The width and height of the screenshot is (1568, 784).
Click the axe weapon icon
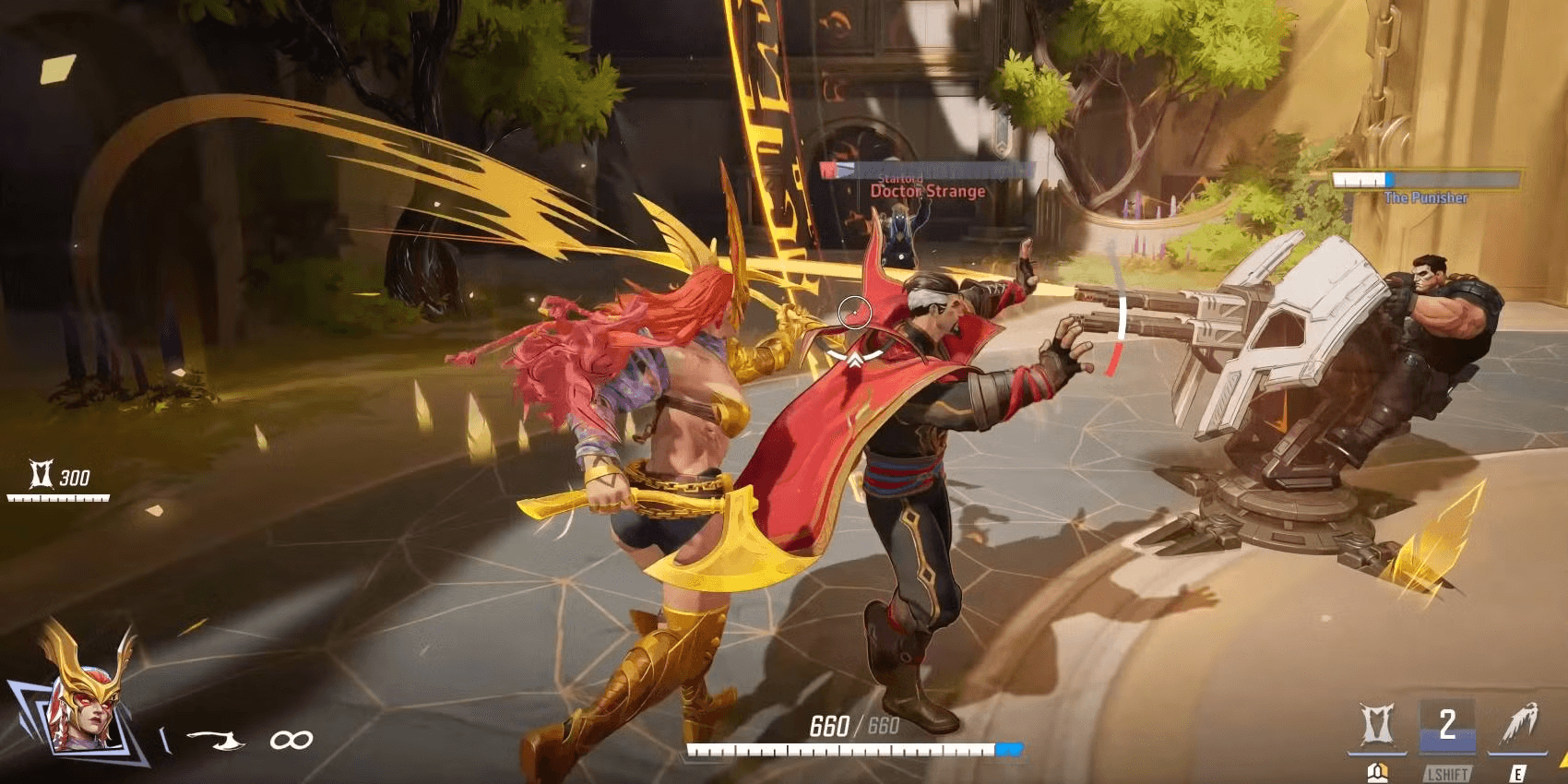217,740
